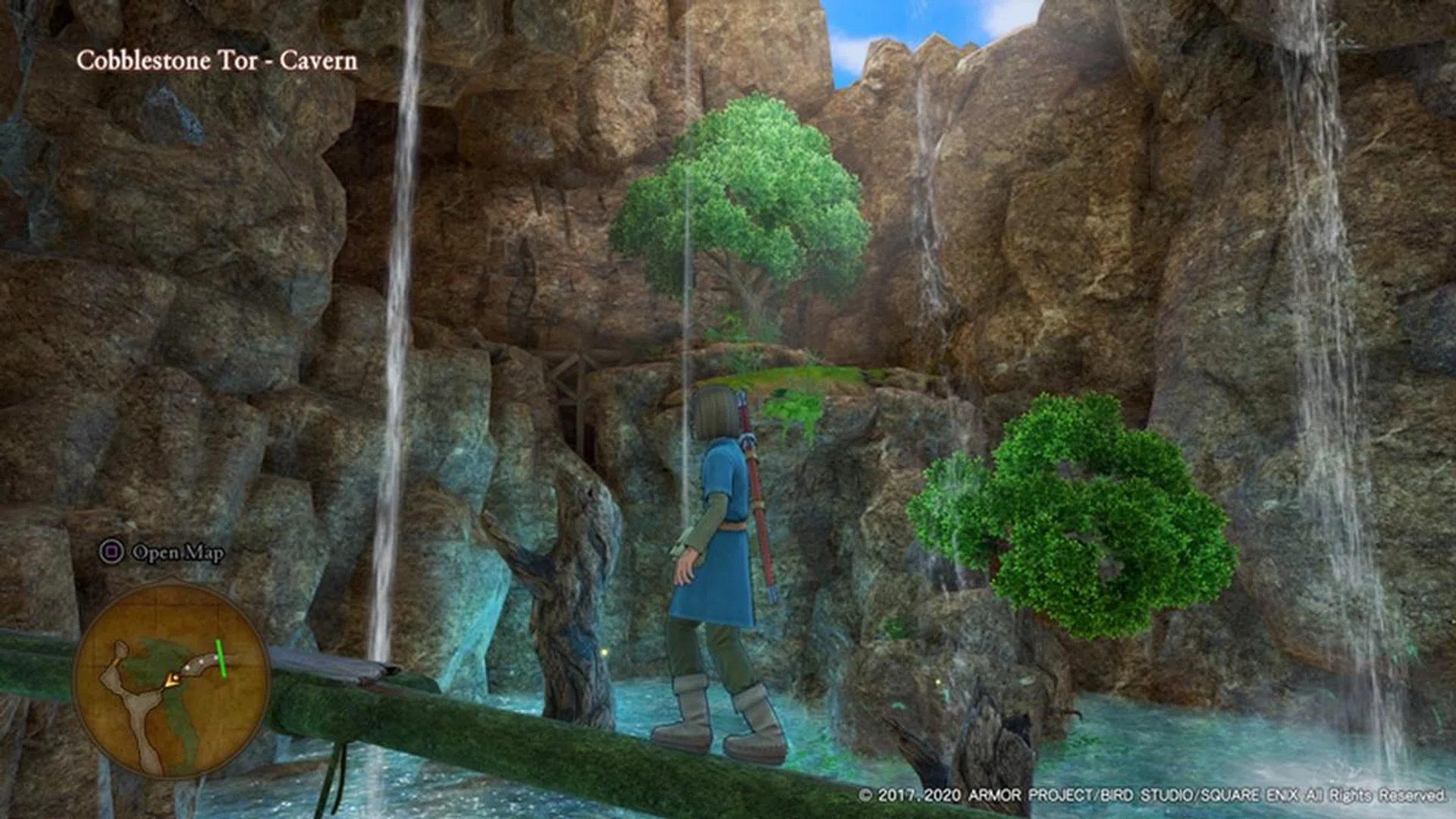Click the Open Map label text

[177, 554]
